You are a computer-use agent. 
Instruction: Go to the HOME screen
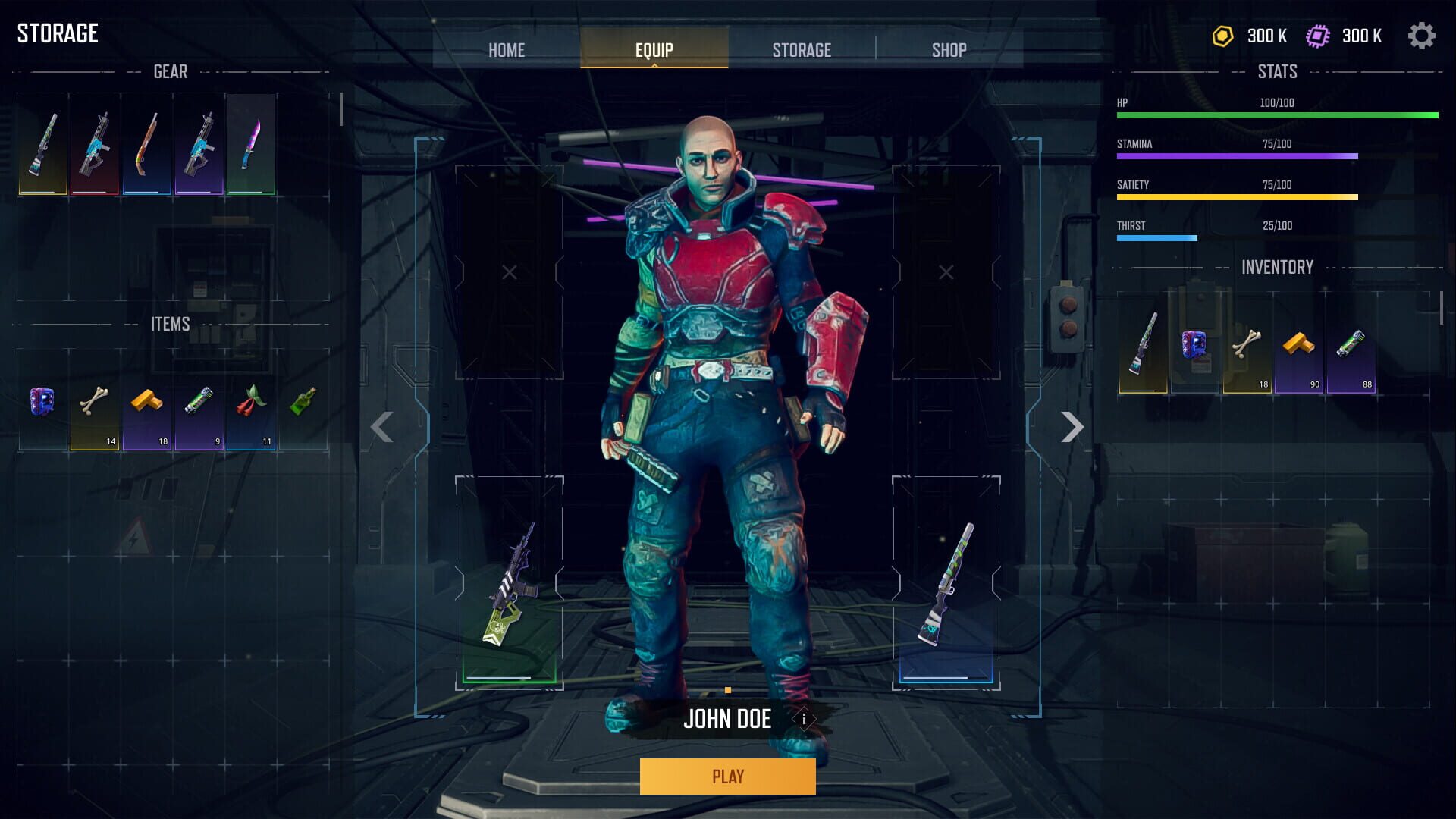pyautogui.click(x=507, y=49)
